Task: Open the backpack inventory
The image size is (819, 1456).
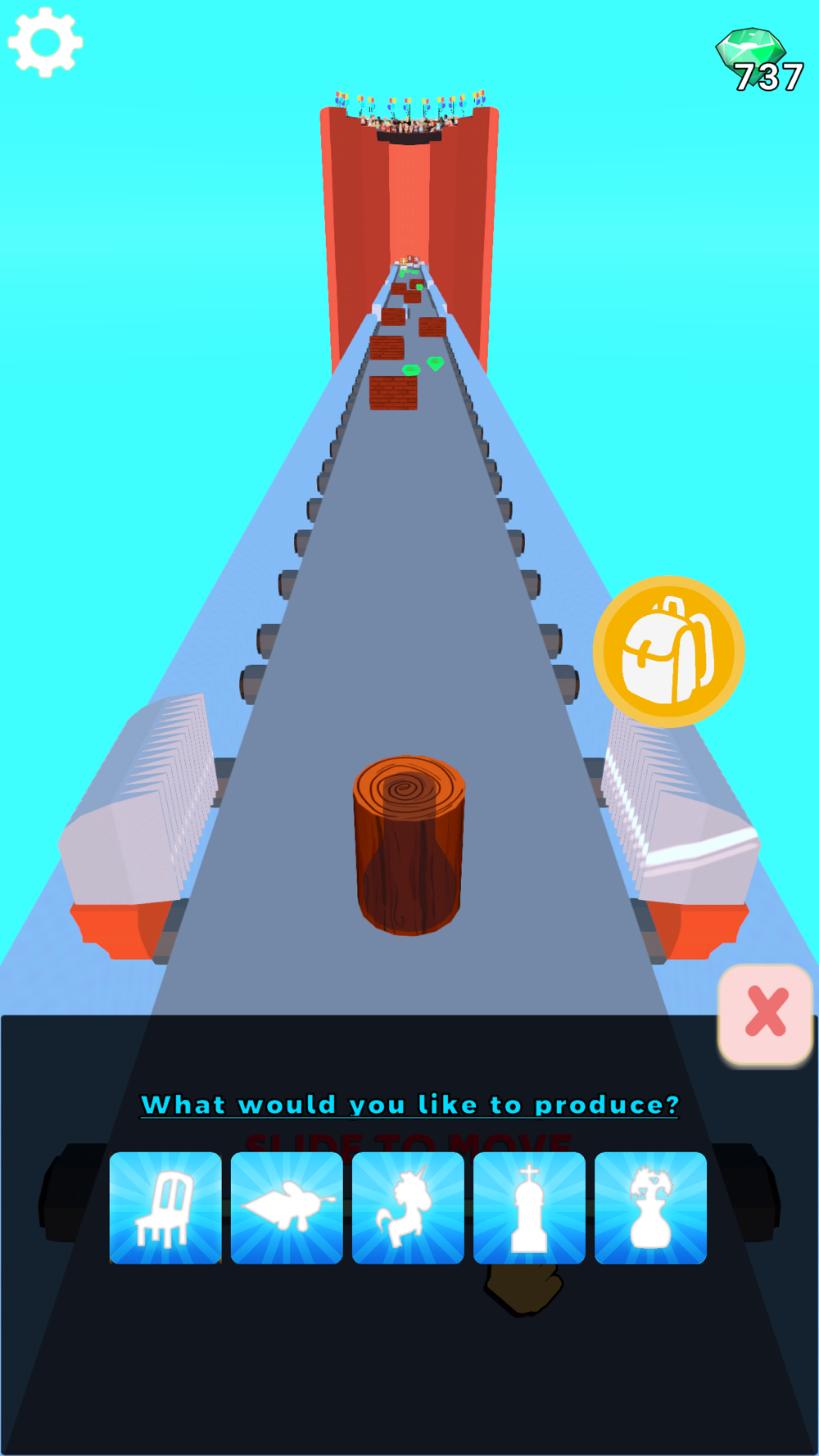Action: click(668, 652)
